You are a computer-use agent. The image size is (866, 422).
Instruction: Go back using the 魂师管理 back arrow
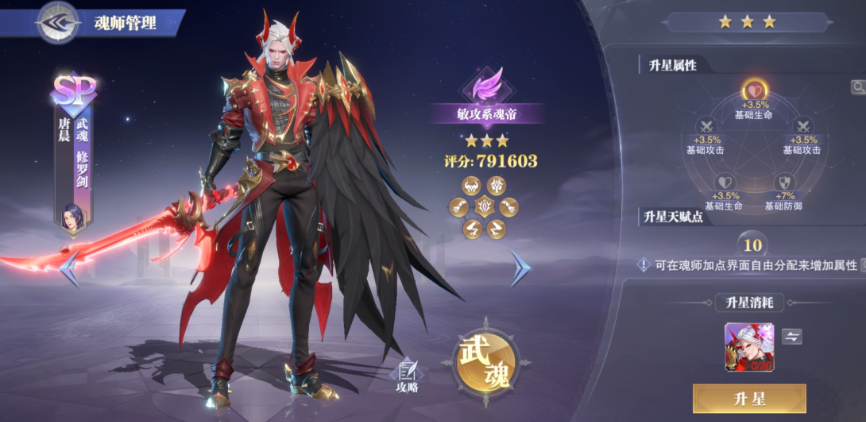[x=58, y=22]
